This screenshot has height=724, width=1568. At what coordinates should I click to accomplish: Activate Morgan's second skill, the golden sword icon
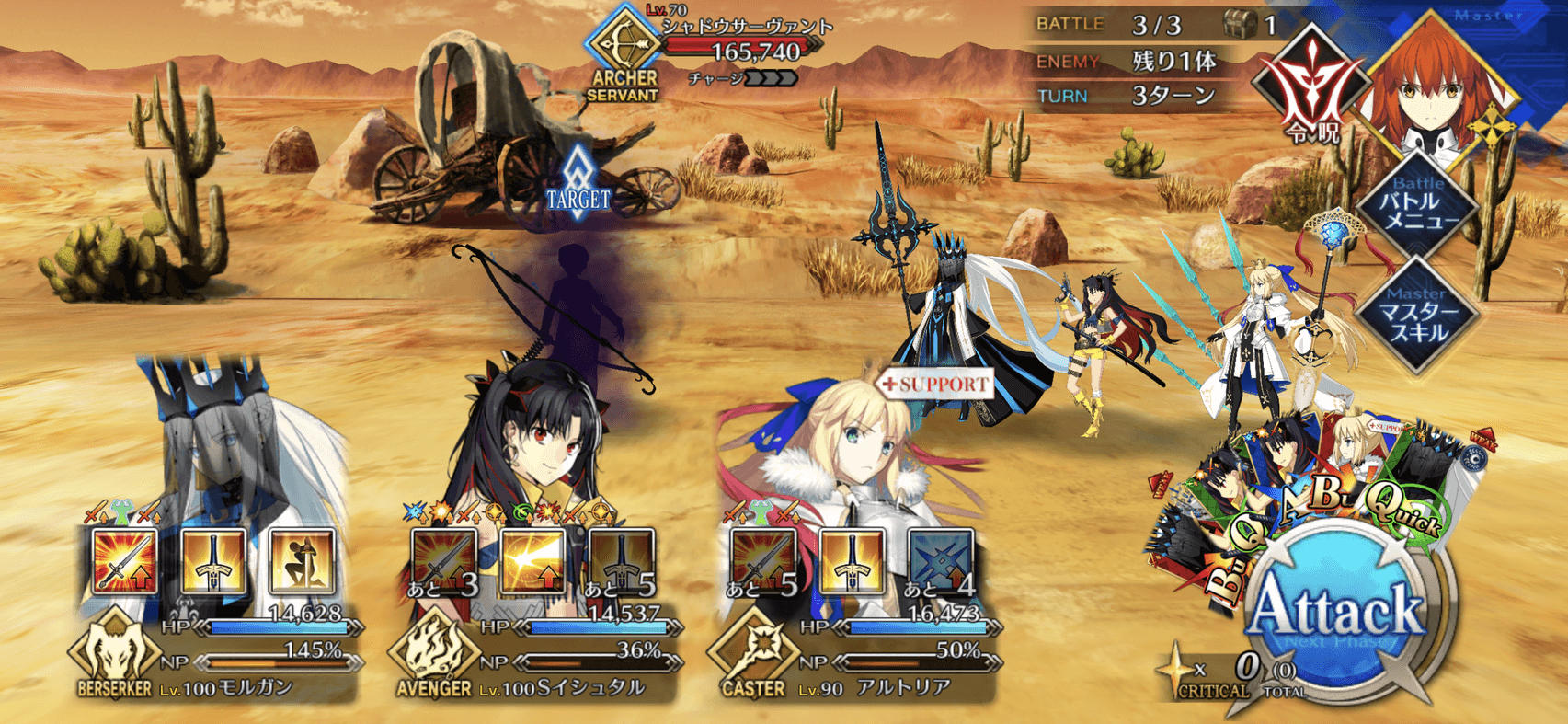[213, 560]
